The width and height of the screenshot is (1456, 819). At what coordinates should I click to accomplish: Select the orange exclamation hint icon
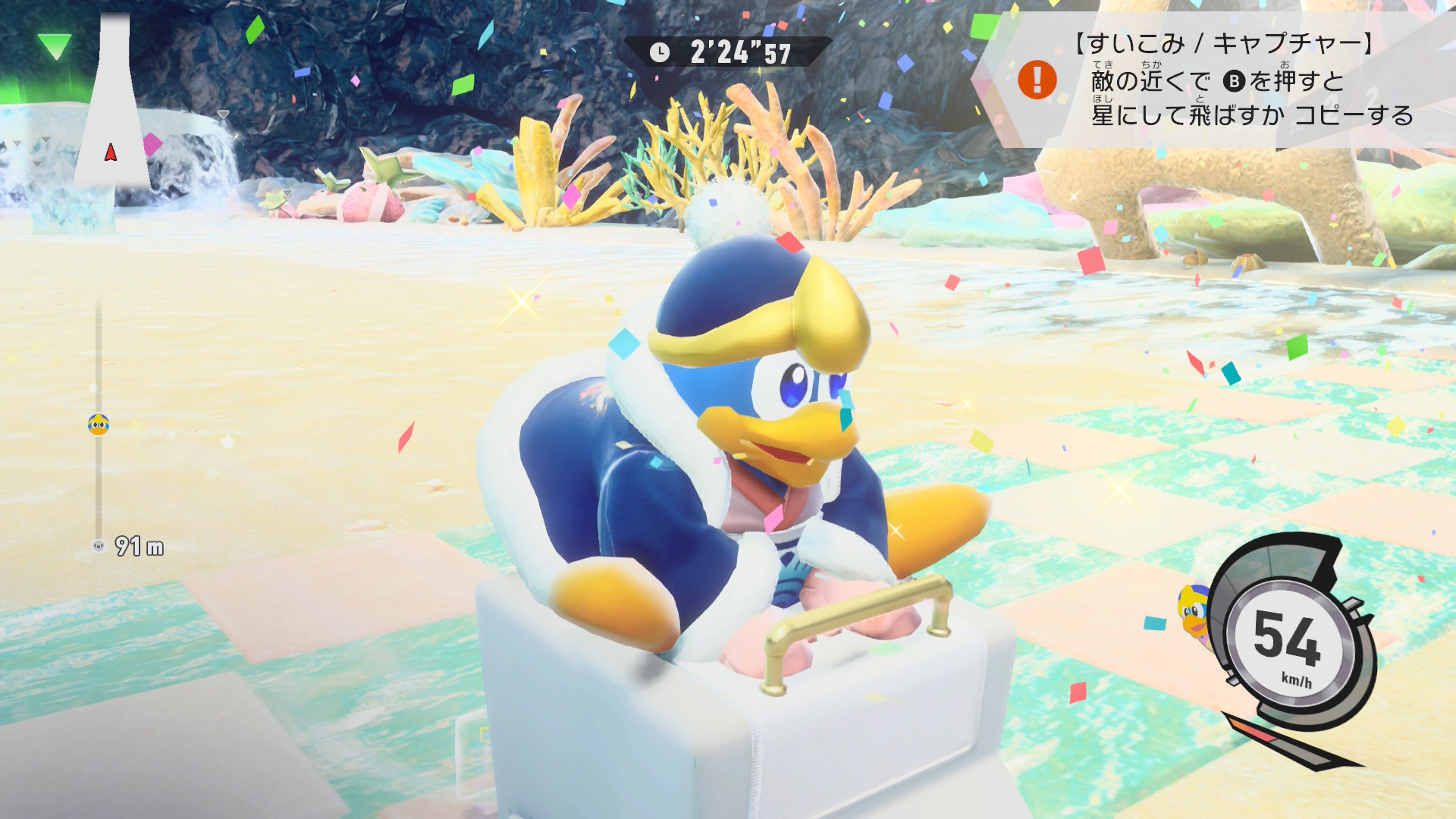click(1037, 80)
